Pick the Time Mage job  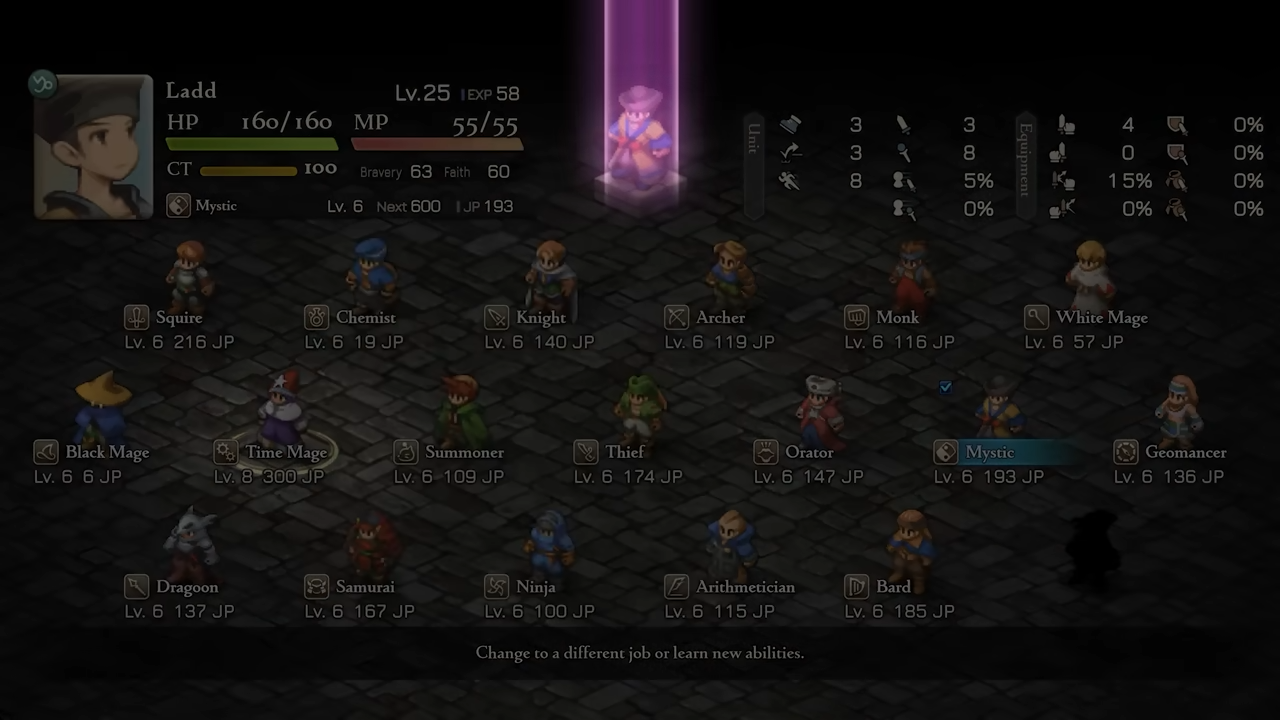[x=285, y=453]
